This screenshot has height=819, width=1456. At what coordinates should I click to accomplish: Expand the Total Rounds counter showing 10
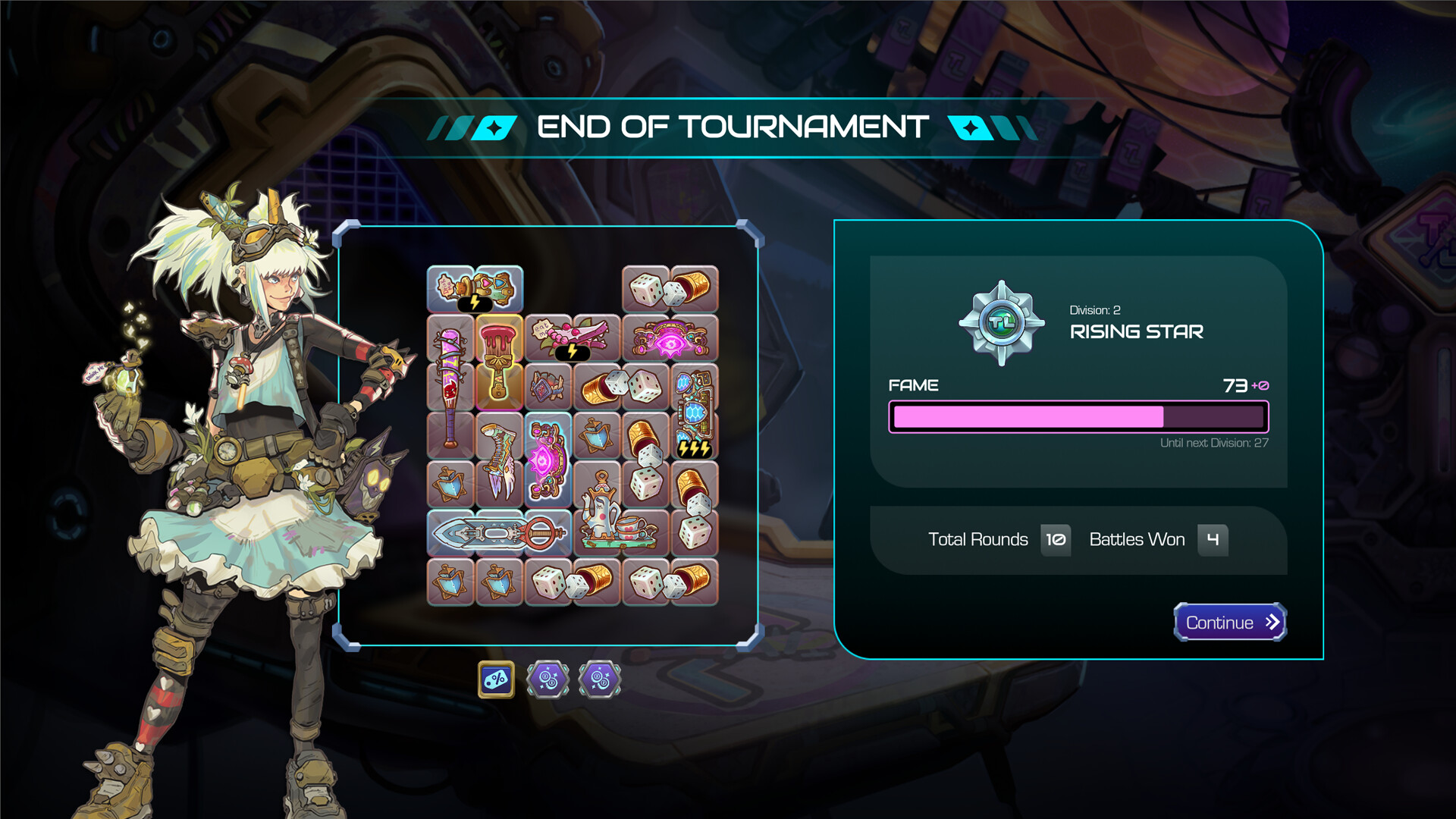(x=1055, y=539)
